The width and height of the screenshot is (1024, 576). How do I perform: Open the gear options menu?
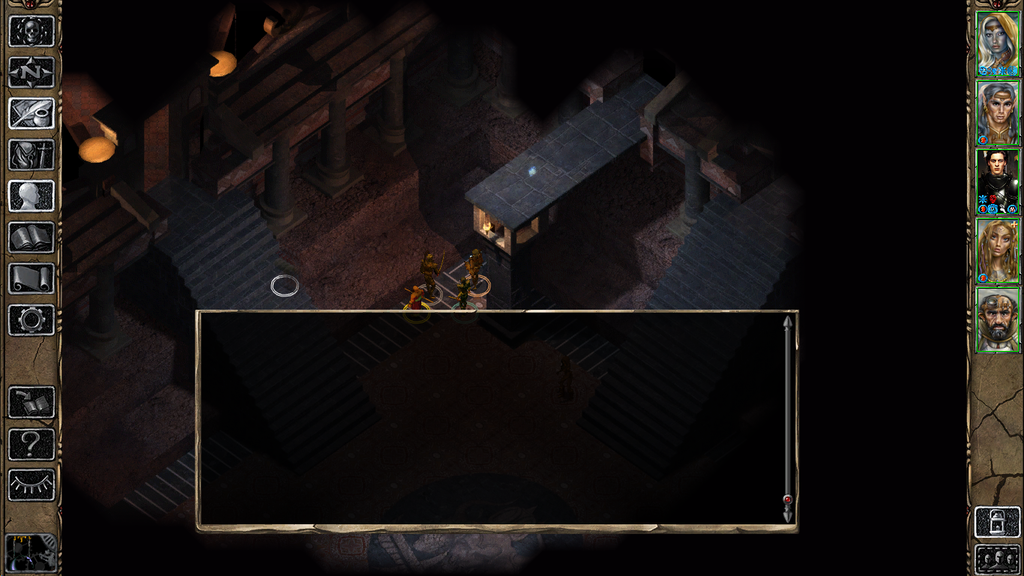tap(31, 320)
